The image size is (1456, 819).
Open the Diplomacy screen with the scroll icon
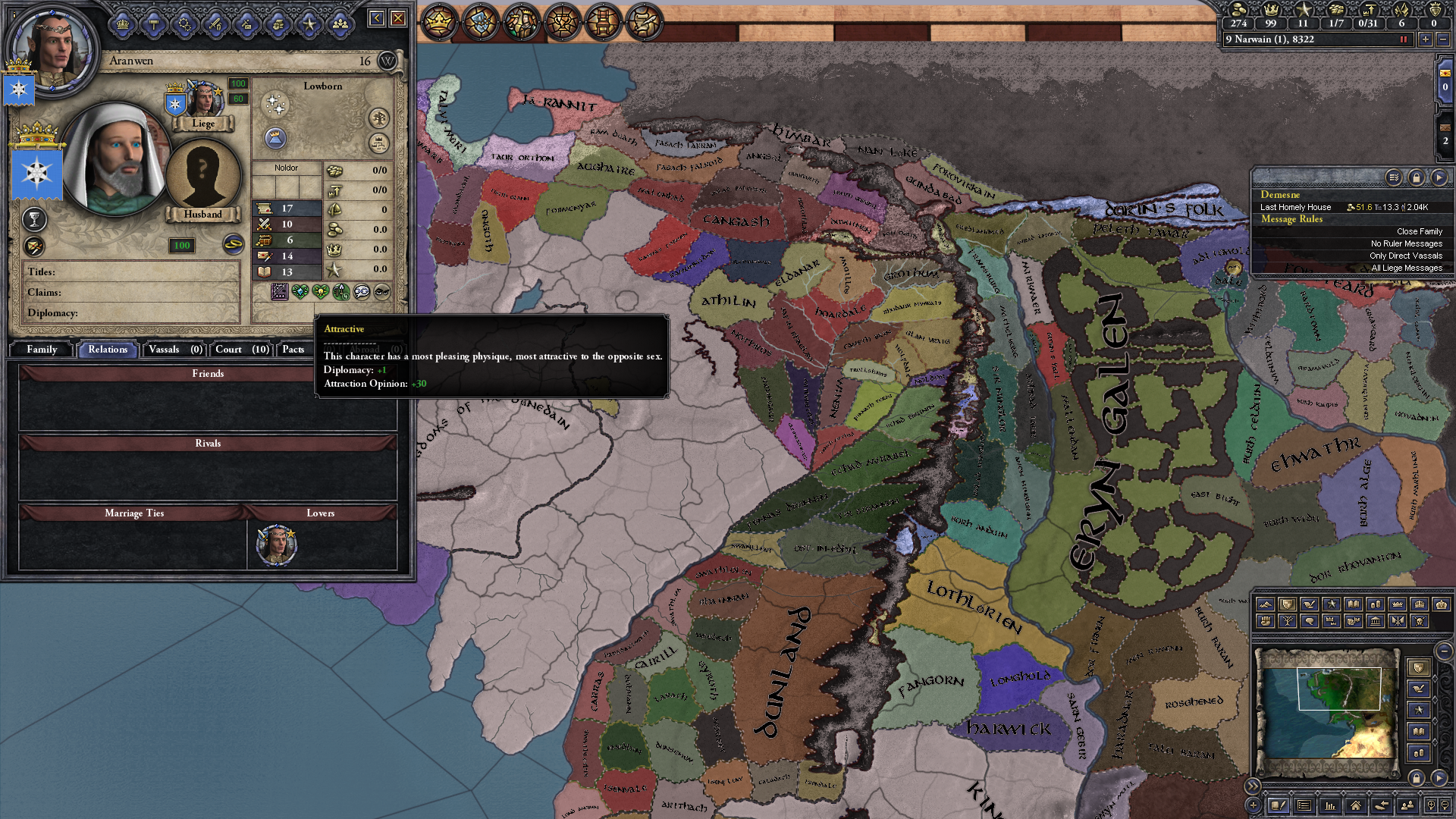[x=644, y=23]
